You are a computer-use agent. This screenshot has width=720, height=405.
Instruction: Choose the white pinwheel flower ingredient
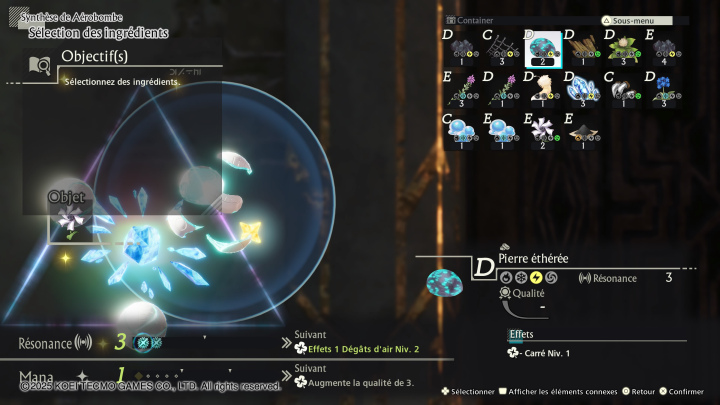[542, 129]
